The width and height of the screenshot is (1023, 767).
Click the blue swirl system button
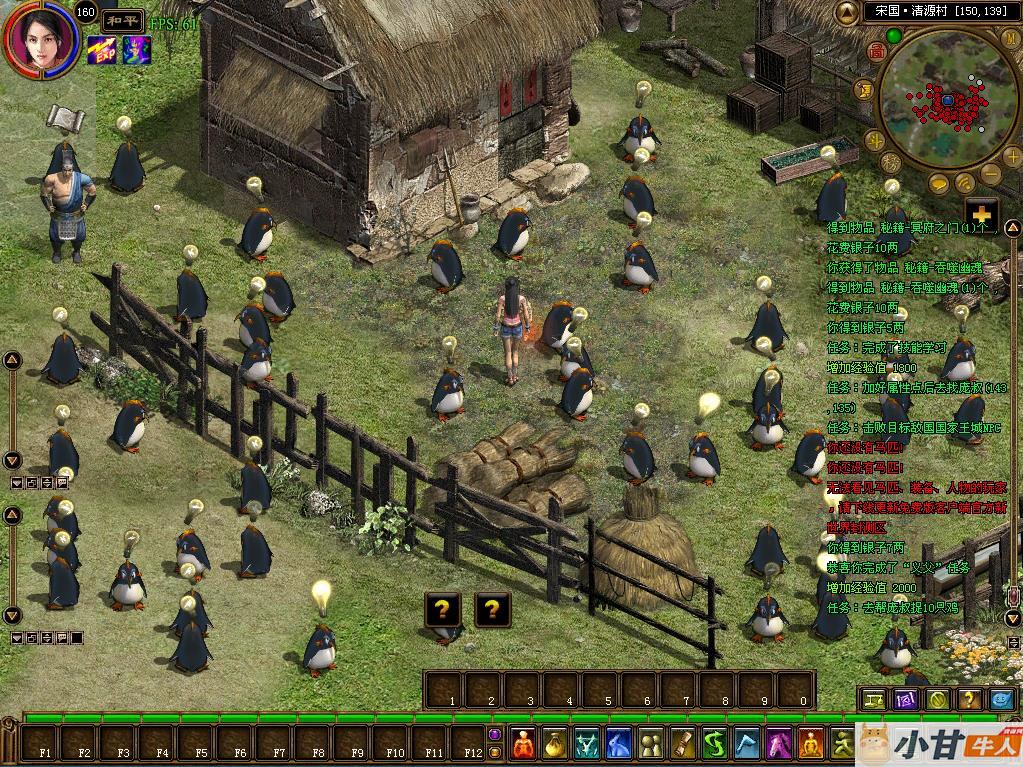click(1001, 699)
